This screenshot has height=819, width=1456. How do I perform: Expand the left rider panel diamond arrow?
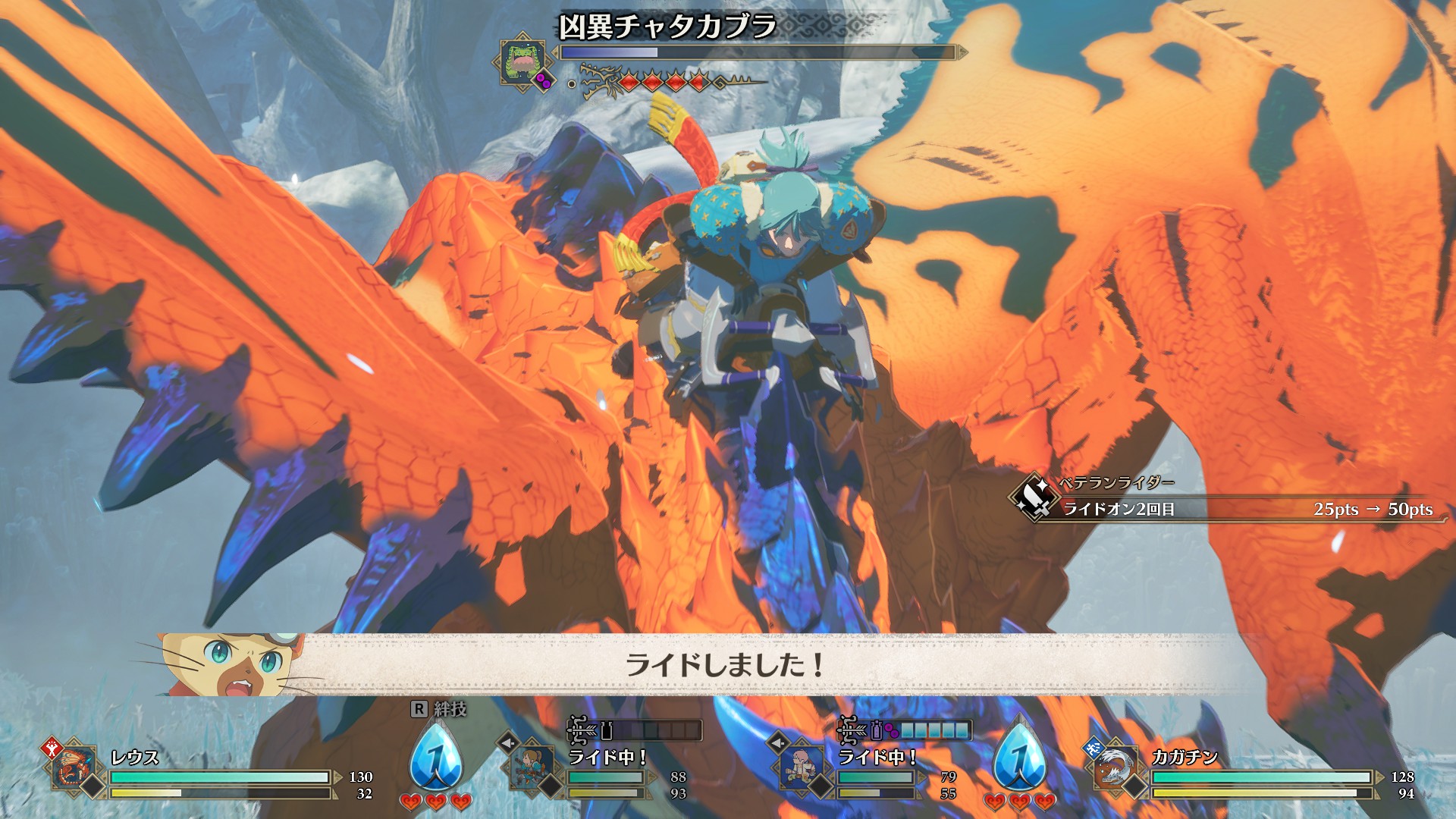tap(507, 741)
